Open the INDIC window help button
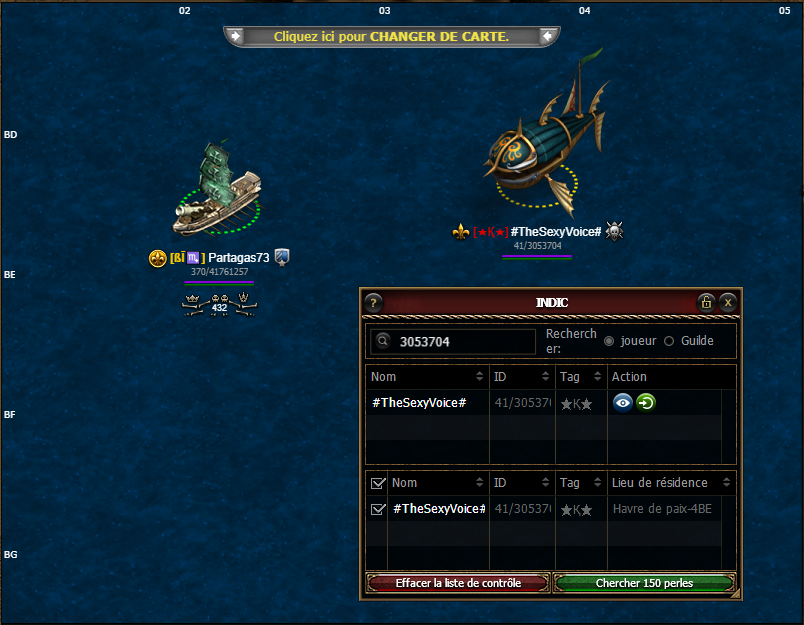This screenshot has height=625, width=804. [x=373, y=302]
